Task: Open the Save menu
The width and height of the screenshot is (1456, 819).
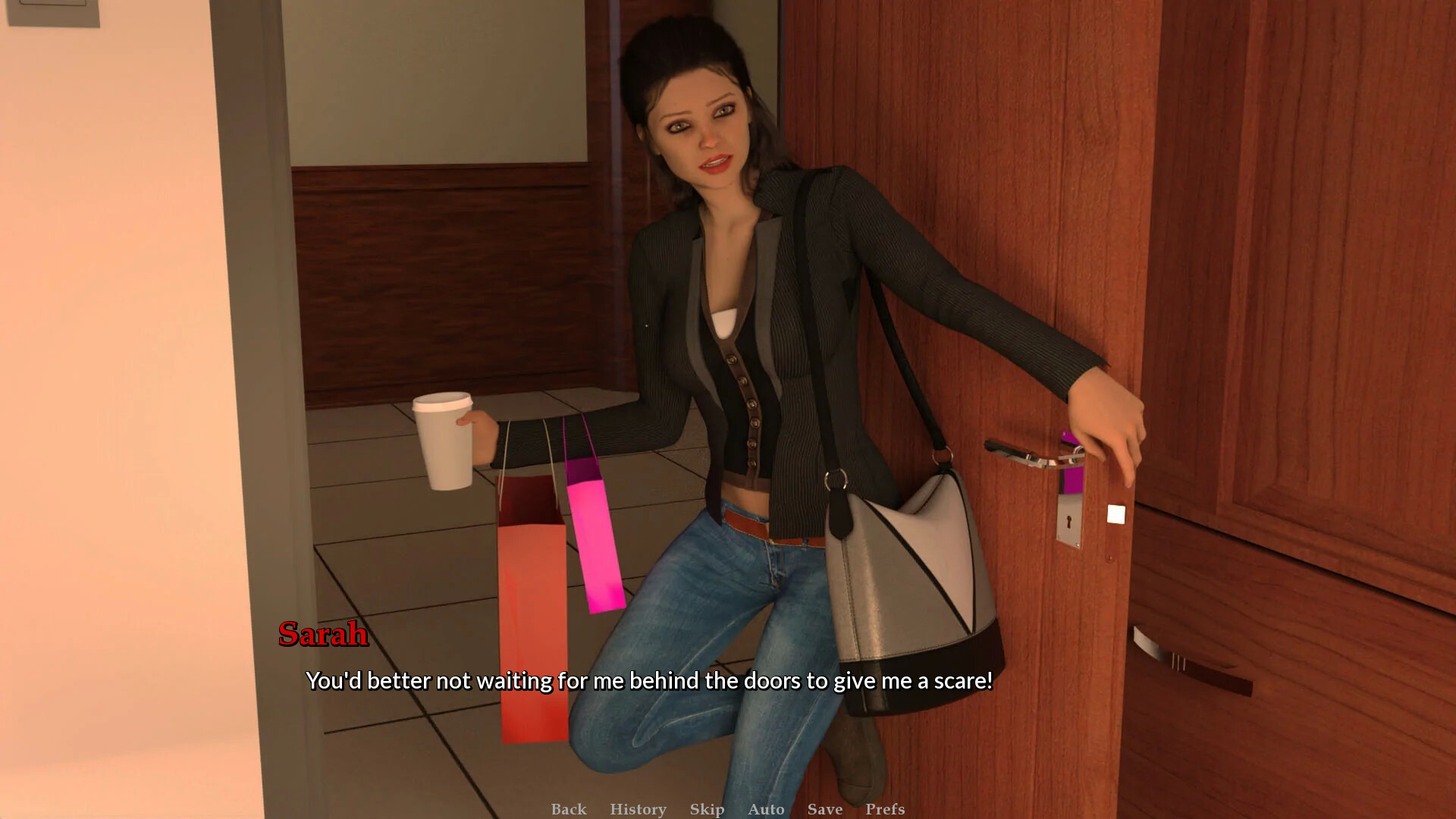Action: tap(825, 809)
